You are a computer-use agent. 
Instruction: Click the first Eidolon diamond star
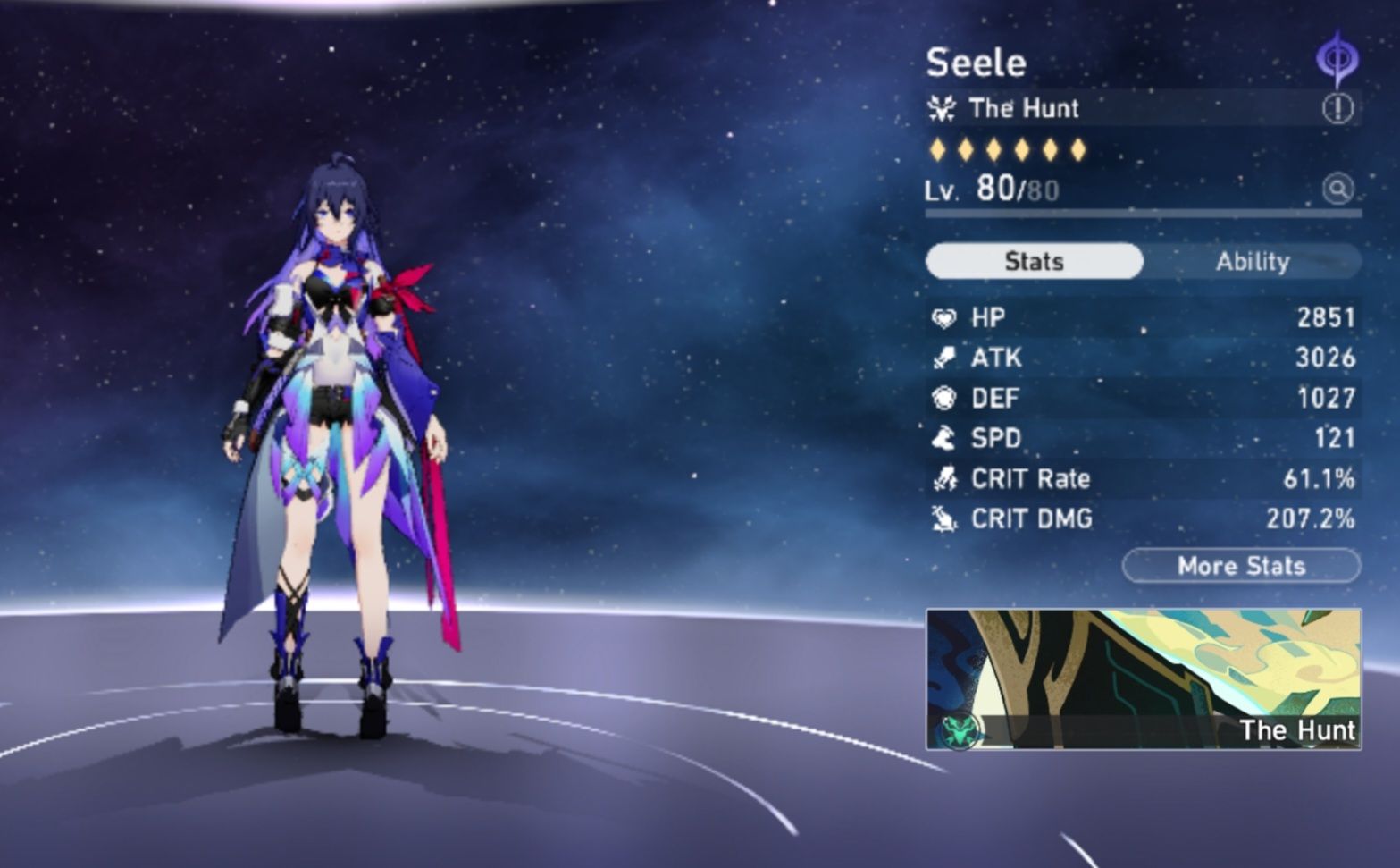pyautogui.click(x=935, y=150)
